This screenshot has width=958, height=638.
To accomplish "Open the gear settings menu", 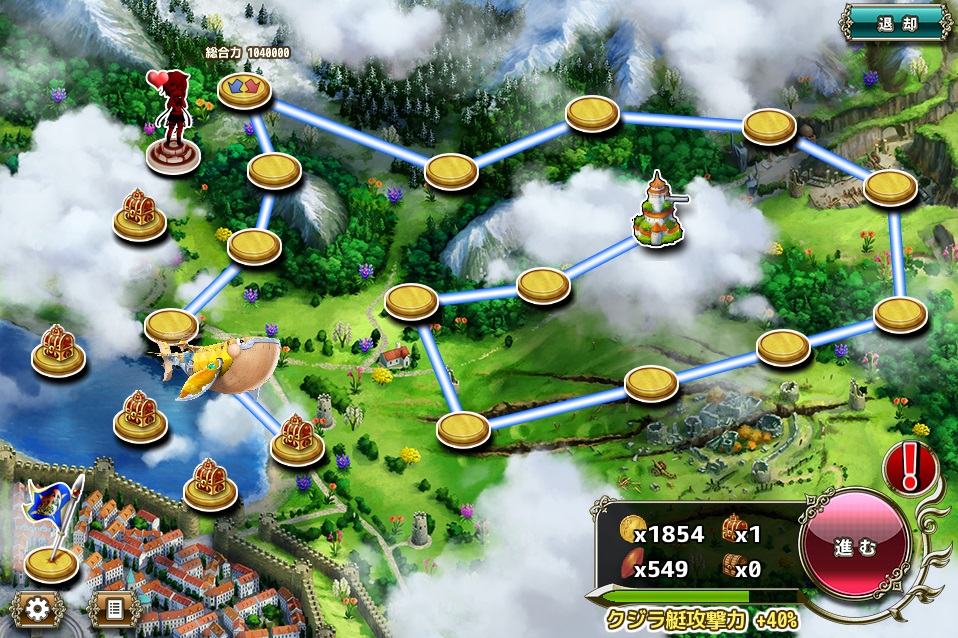I will pyautogui.click(x=39, y=607).
